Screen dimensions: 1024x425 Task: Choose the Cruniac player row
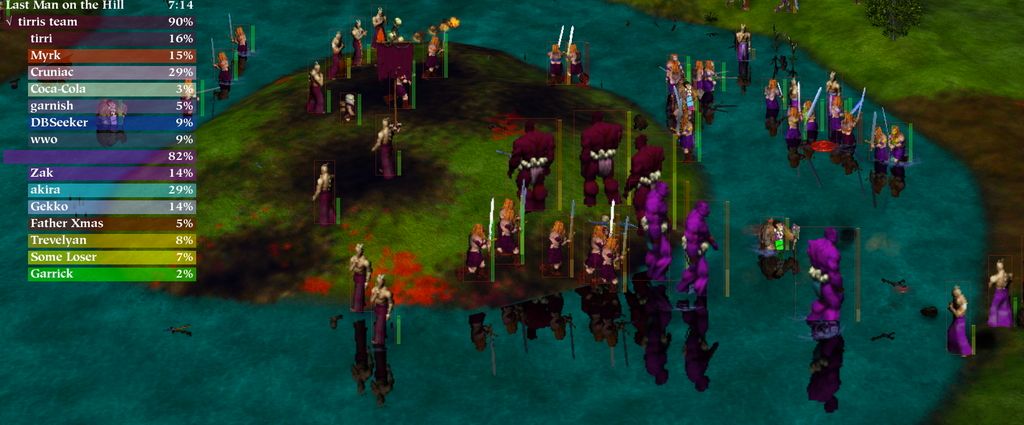(99, 72)
